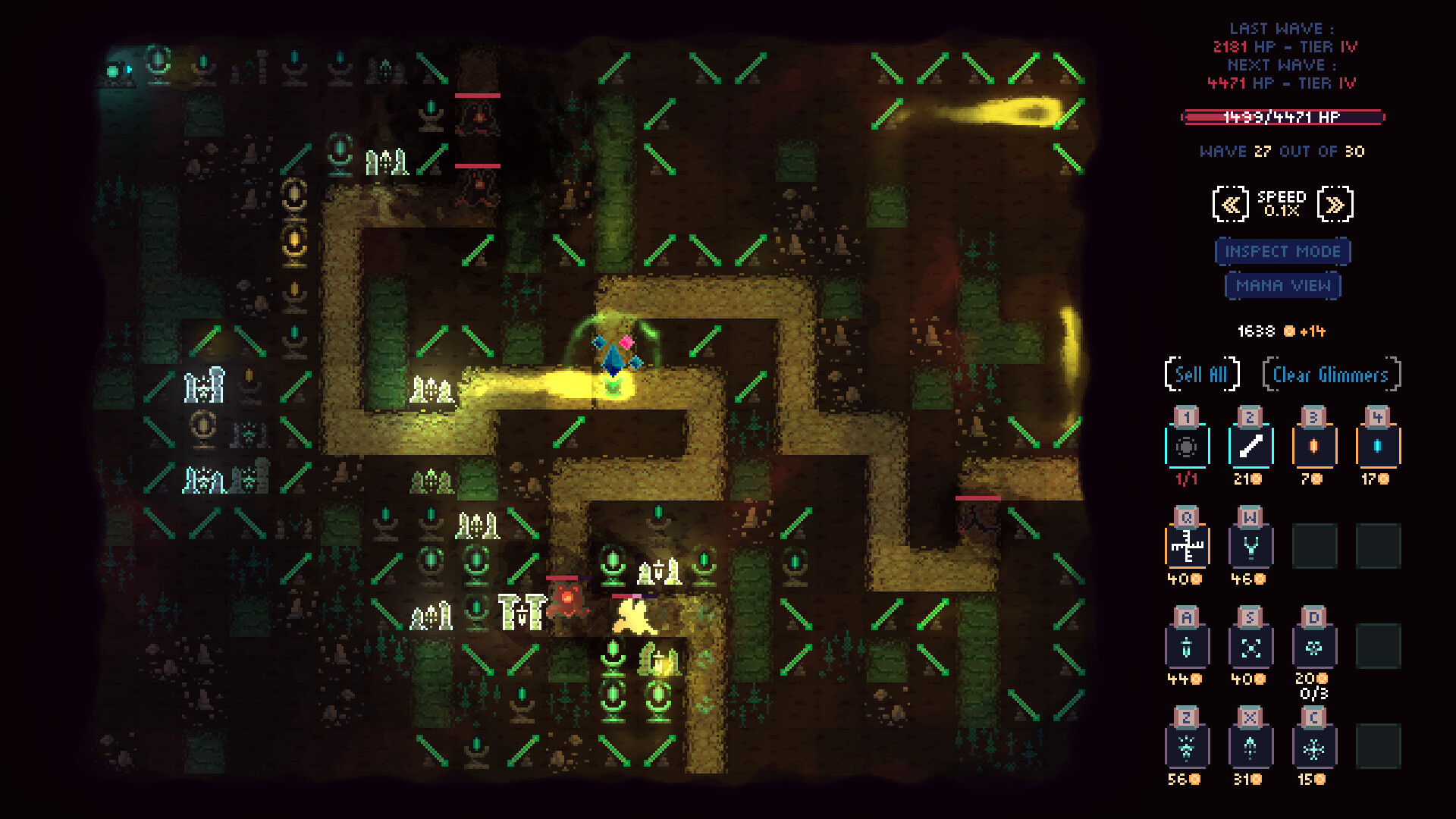Screen dimensions: 1456x819
Task: Select the Q rune tower costing 400 gold
Action: click(x=1188, y=546)
